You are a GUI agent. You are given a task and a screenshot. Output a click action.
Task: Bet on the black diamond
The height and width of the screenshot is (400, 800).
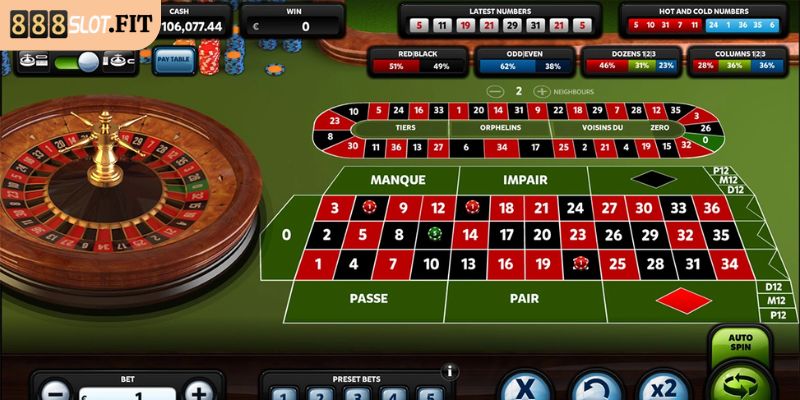click(653, 180)
